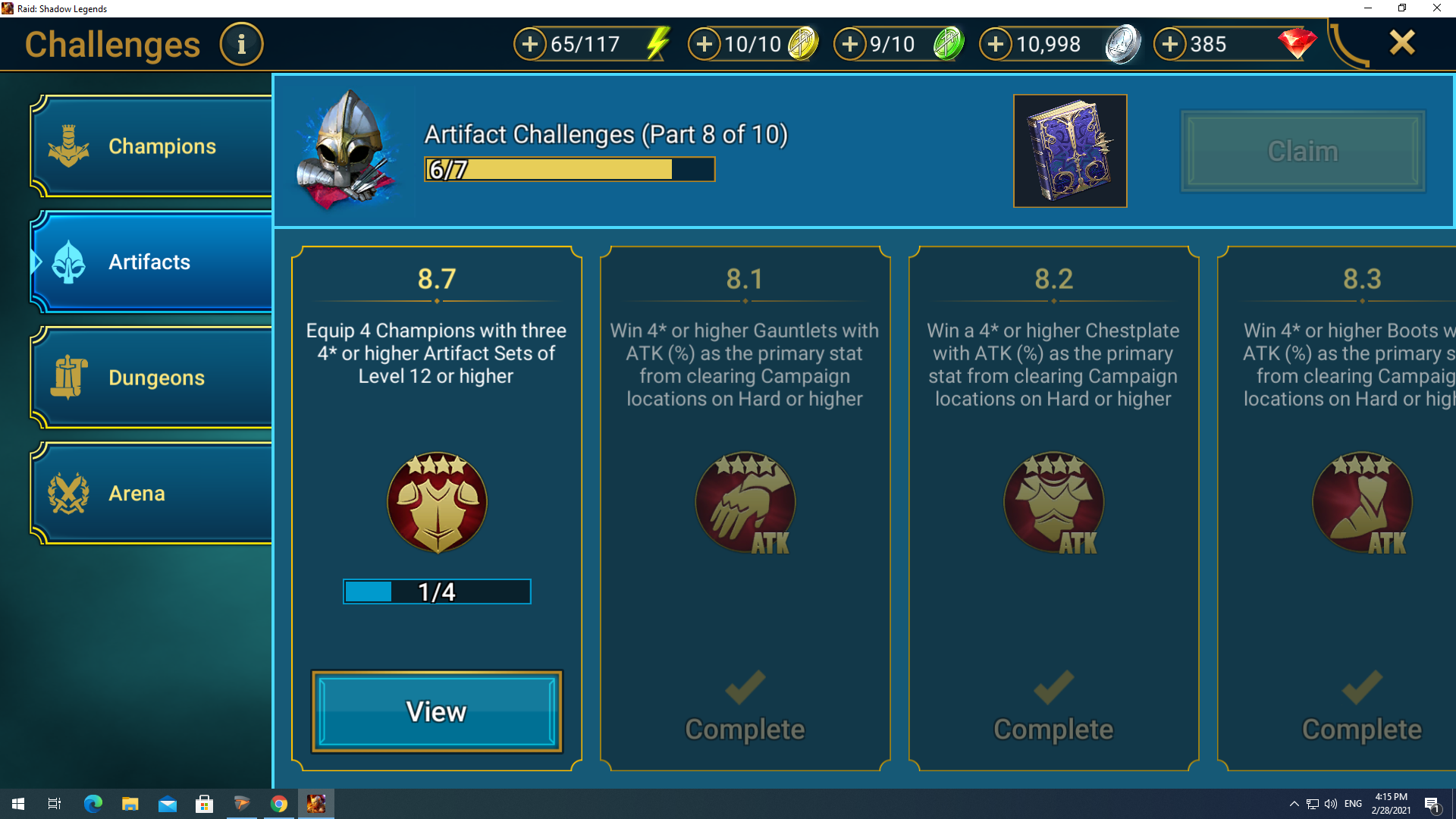Buy more gems with the plus button
Image resolution: width=1456 pixels, height=819 pixels.
point(1170,45)
